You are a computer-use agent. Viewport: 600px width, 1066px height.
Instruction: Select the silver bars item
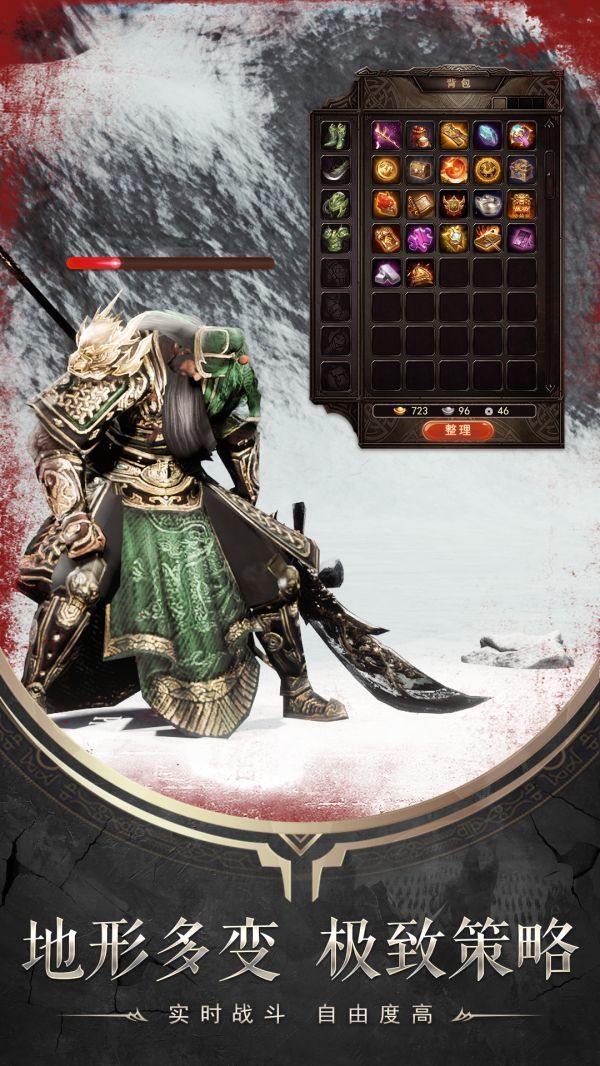[386, 272]
